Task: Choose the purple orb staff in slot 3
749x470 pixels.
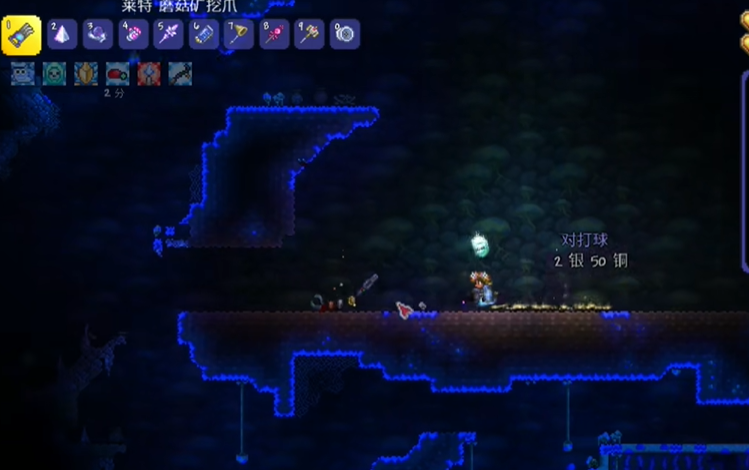Action: click(x=97, y=35)
